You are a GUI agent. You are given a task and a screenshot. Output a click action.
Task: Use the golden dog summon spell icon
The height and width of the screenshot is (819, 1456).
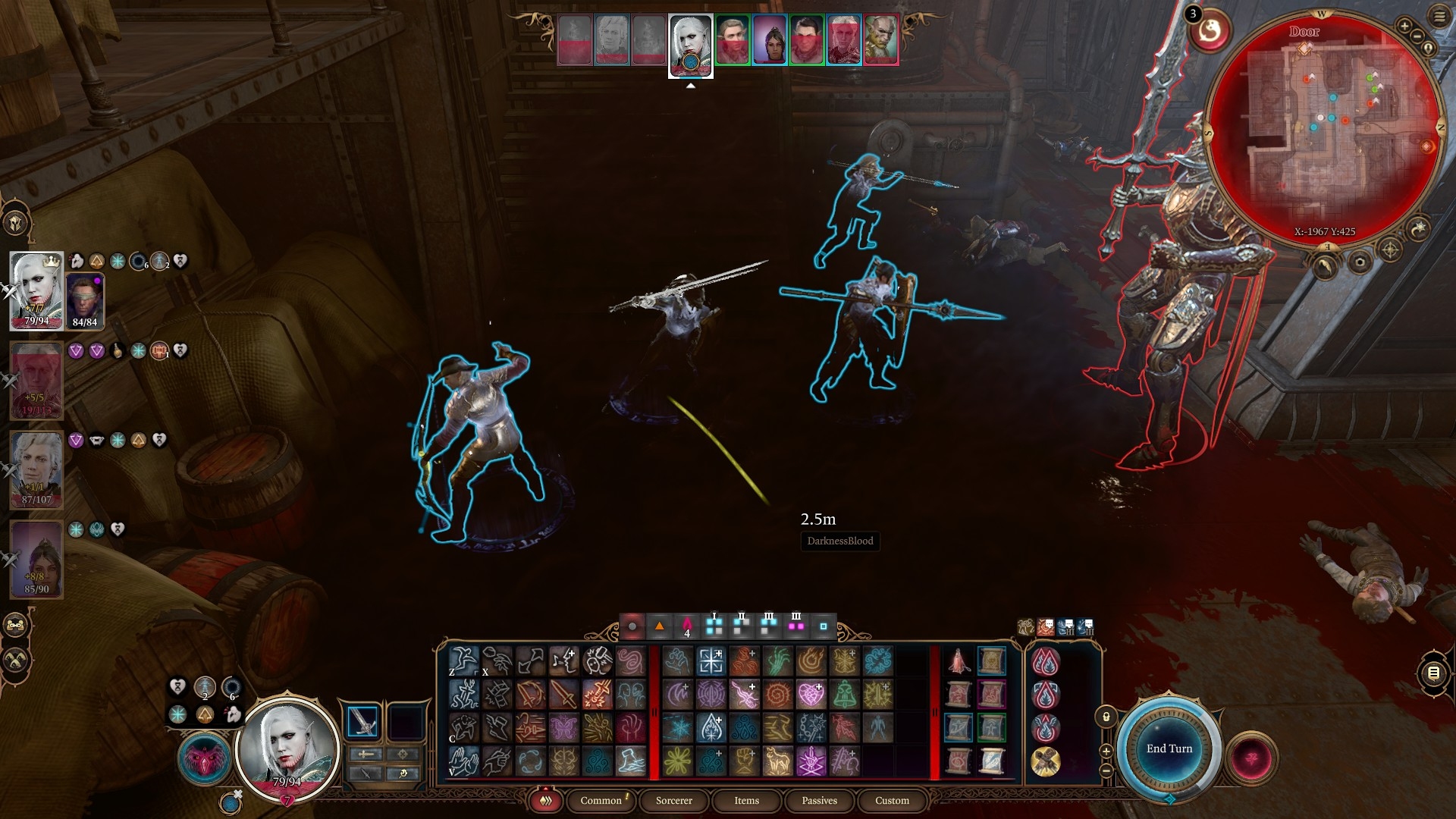click(x=777, y=761)
